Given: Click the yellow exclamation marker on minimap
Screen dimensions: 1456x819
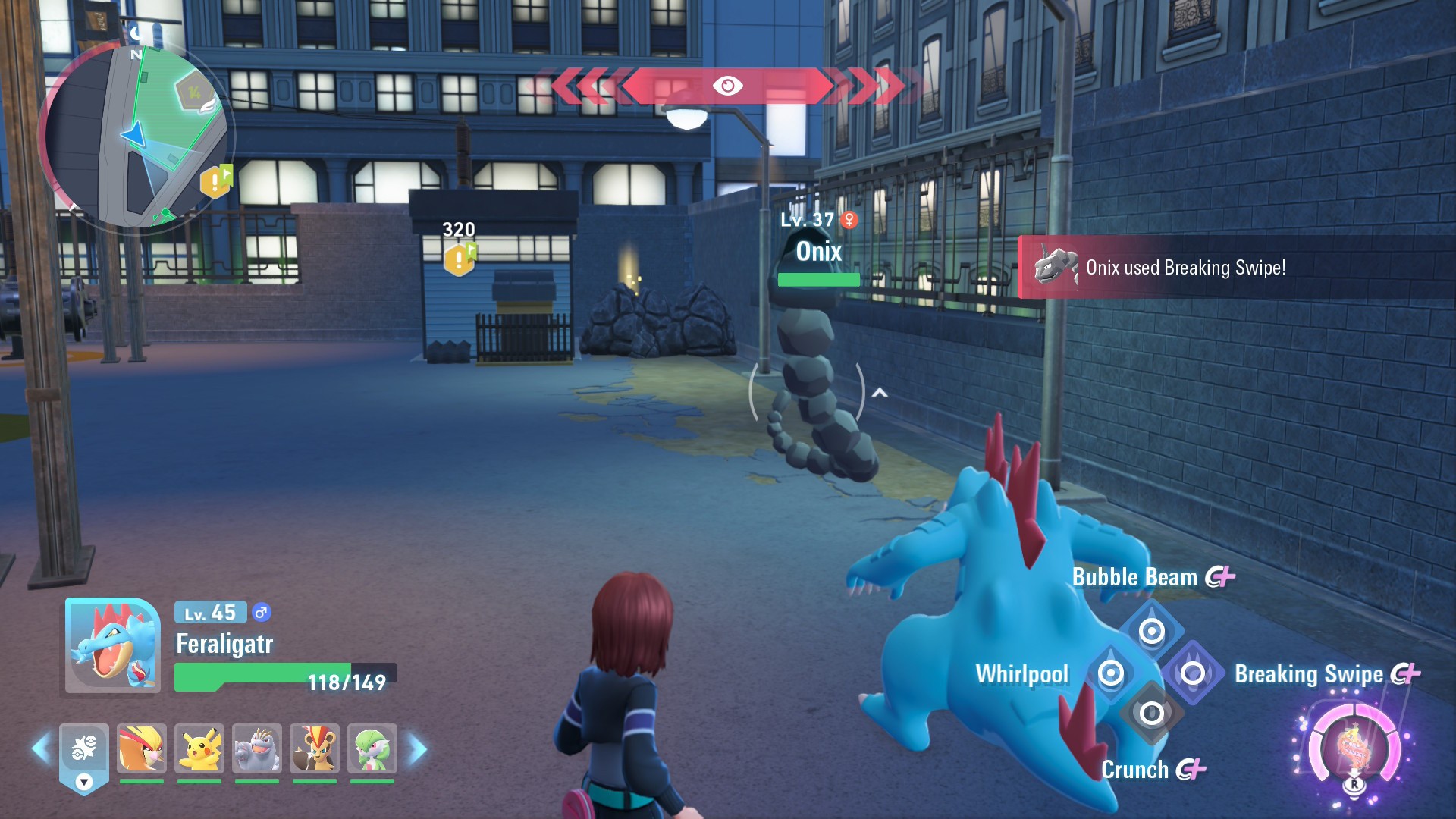Looking at the screenshot, I should (x=216, y=181).
